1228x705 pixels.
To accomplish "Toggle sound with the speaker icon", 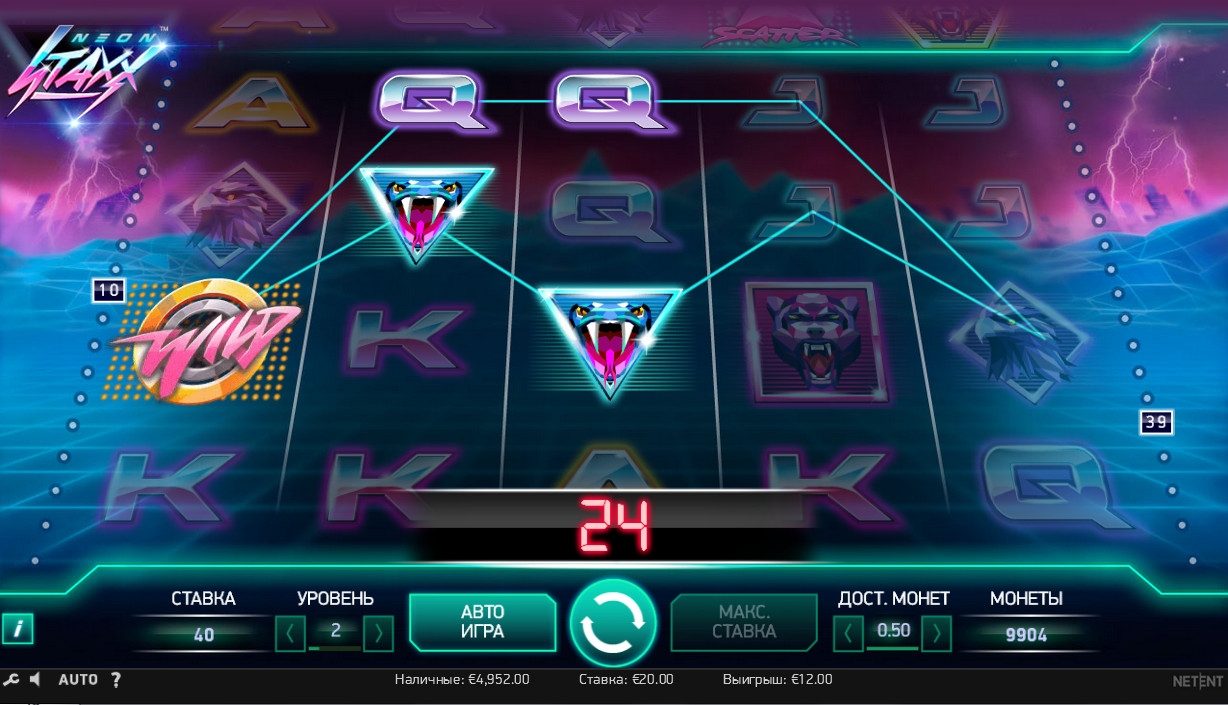I will pos(36,680).
